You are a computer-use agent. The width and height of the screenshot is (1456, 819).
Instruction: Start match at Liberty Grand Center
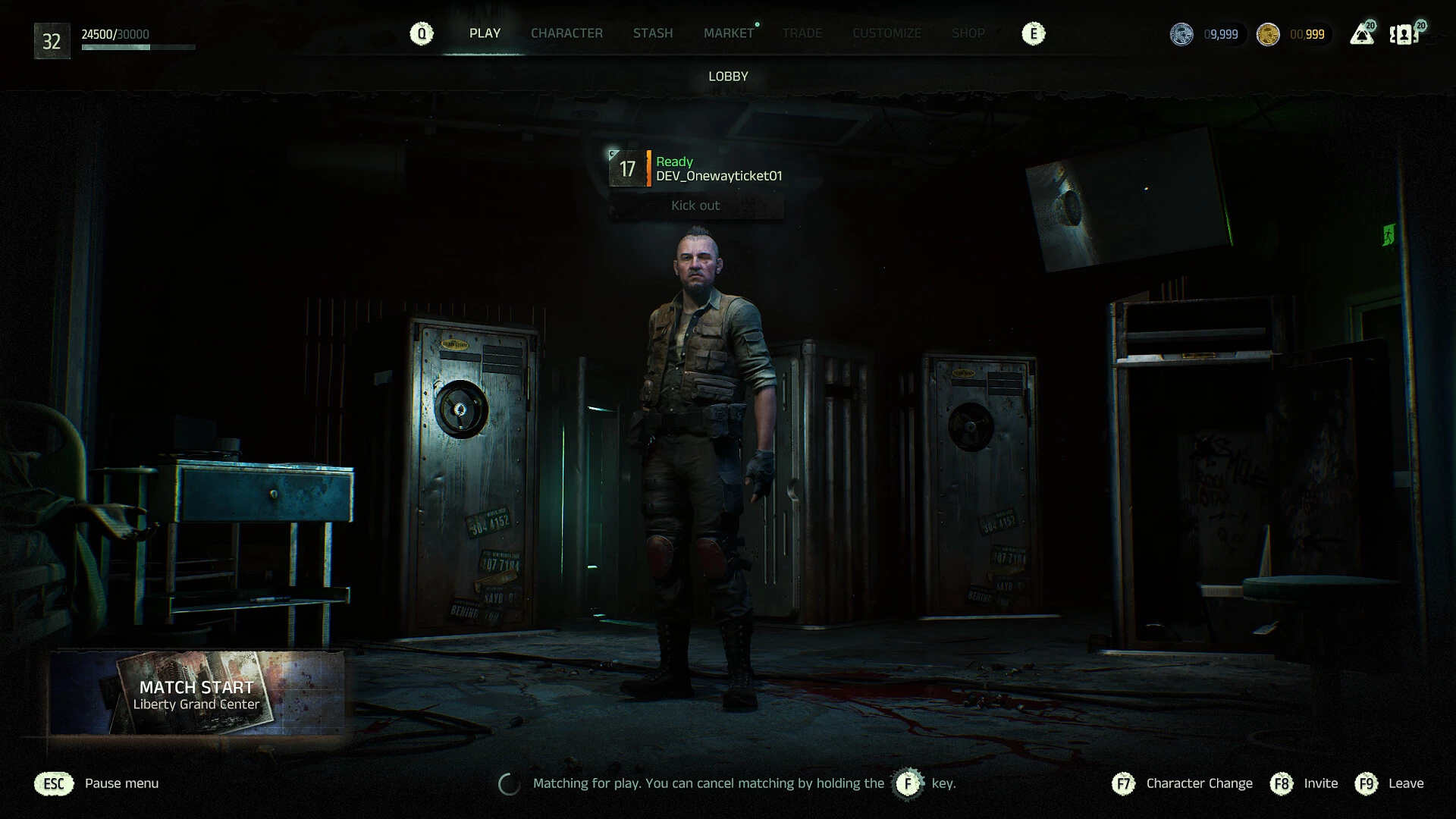click(196, 694)
